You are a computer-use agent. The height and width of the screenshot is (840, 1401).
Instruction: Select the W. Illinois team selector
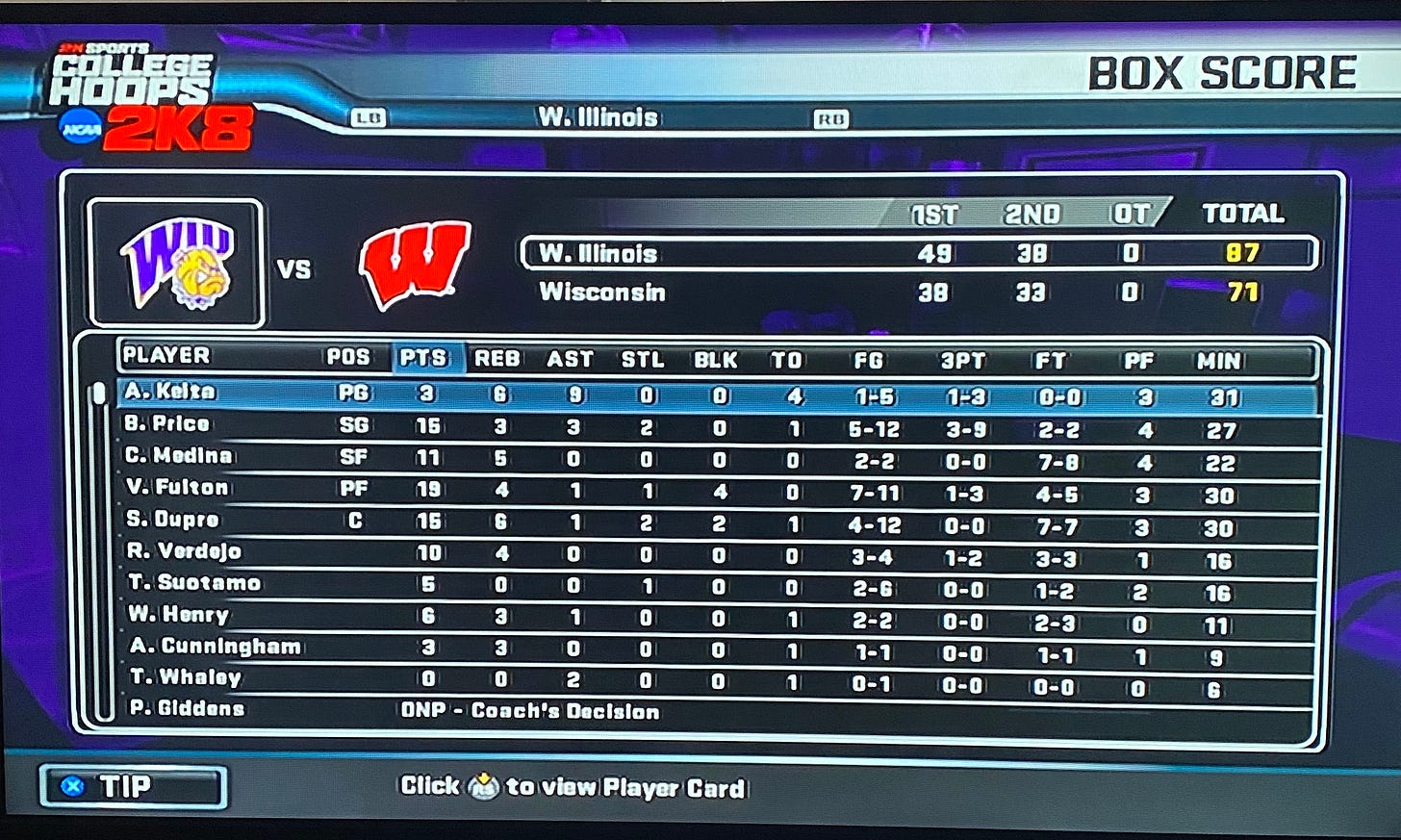pyautogui.click(x=598, y=117)
